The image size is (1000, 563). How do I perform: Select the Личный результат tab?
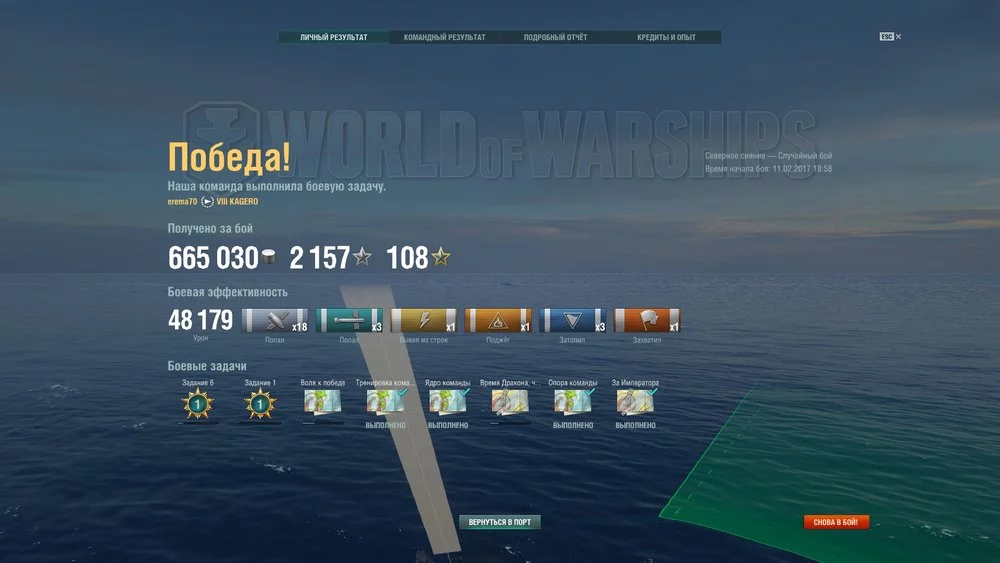click(x=333, y=37)
